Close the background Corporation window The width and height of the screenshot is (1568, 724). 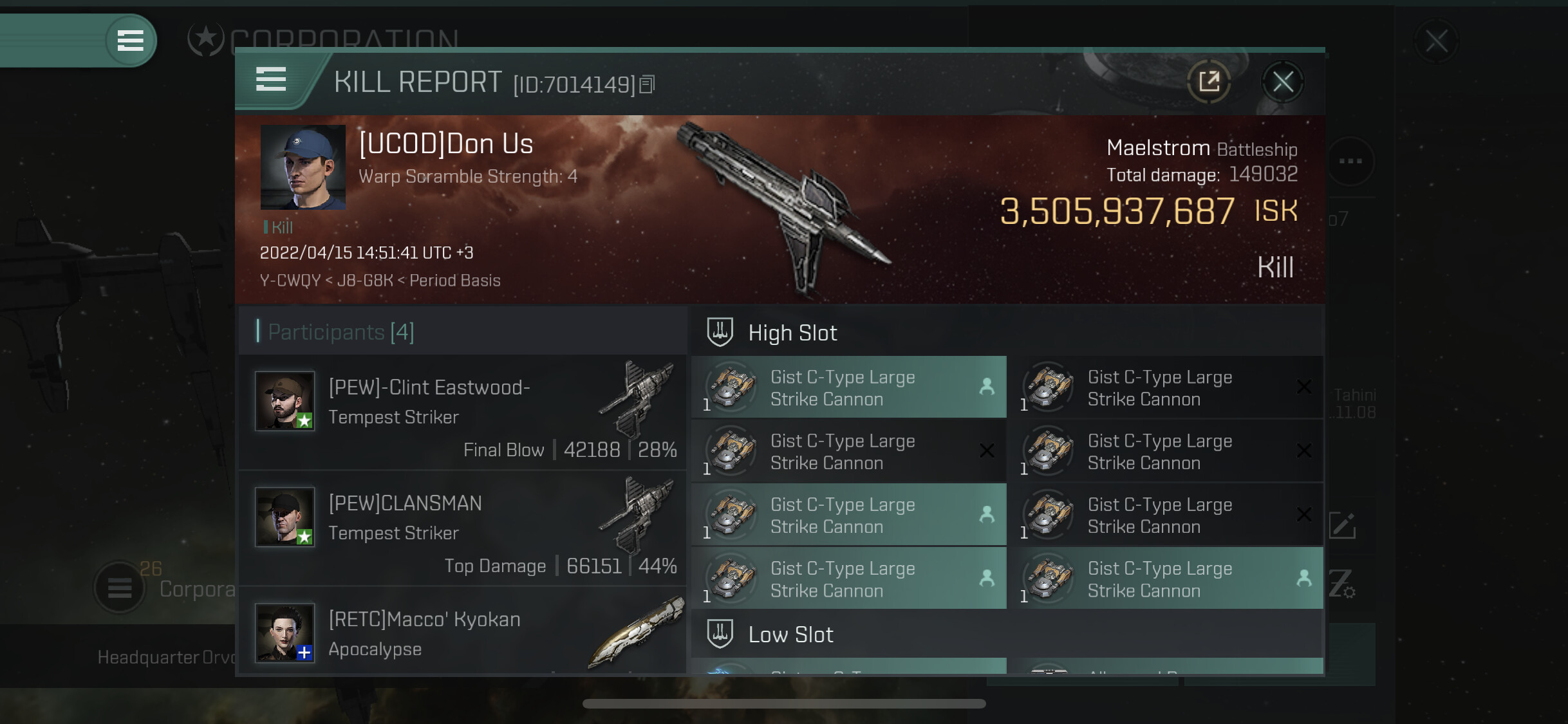point(1436,42)
